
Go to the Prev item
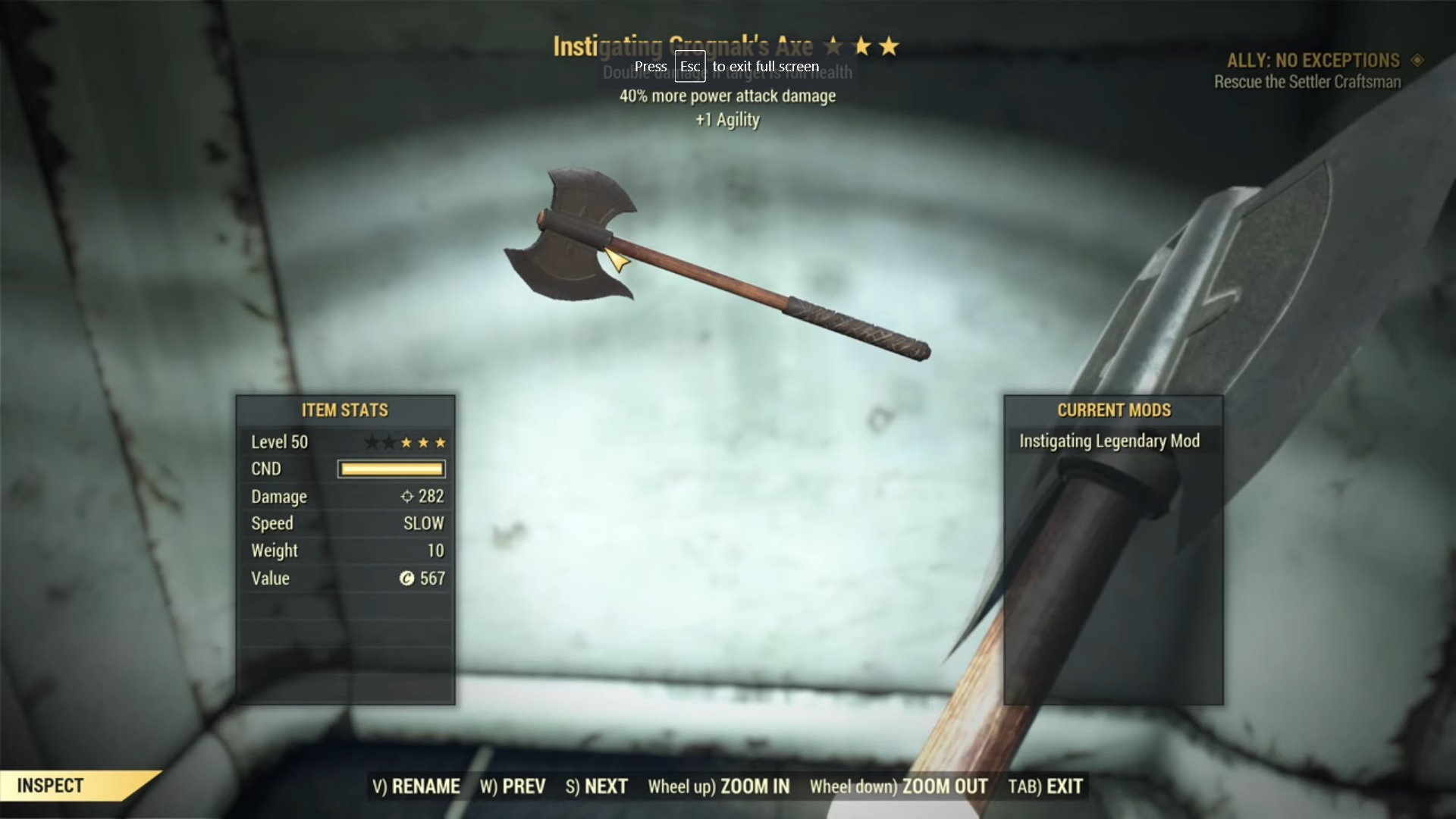(x=513, y=786)
